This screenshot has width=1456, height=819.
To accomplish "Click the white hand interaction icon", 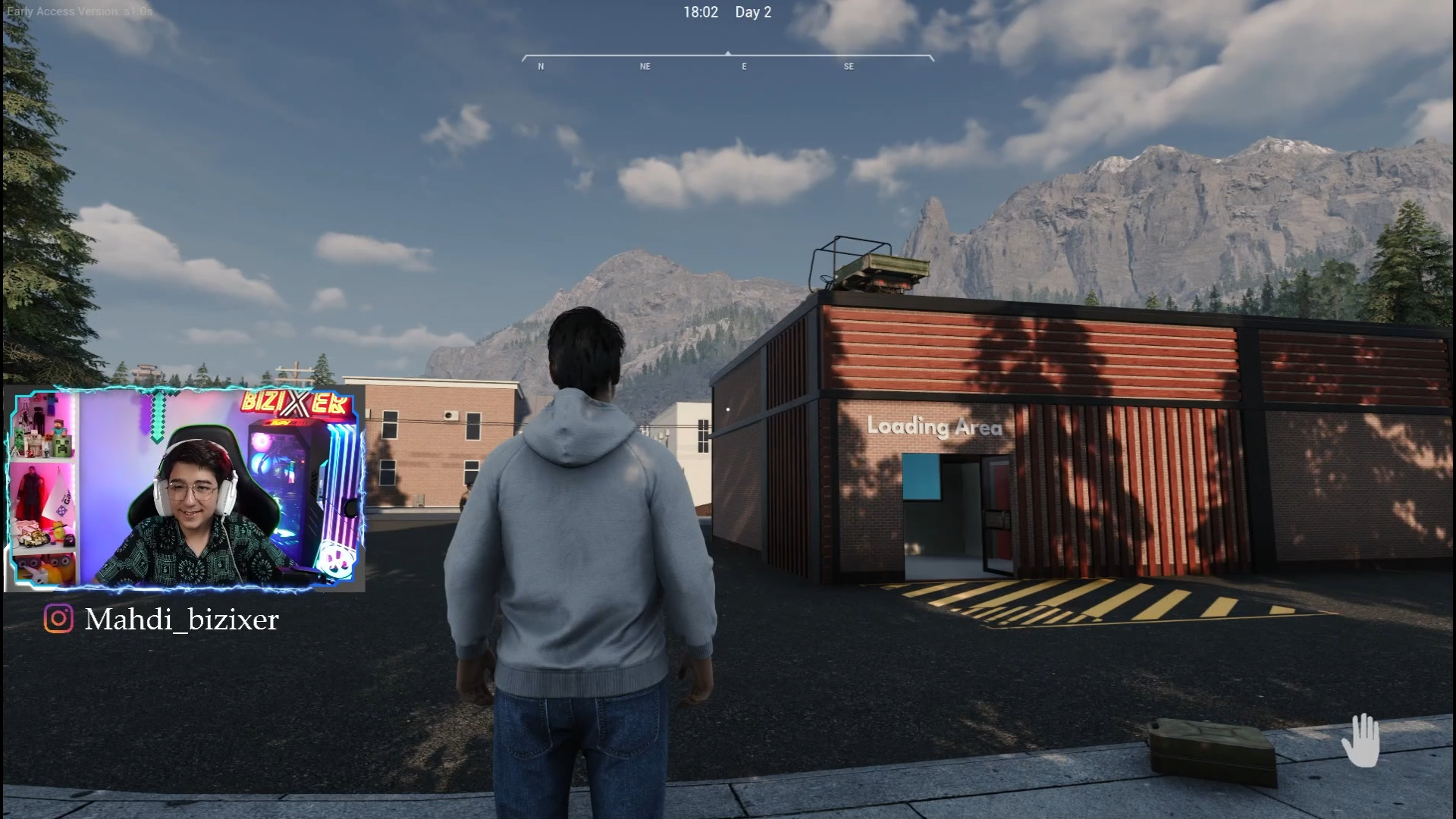I will 1360,740.
